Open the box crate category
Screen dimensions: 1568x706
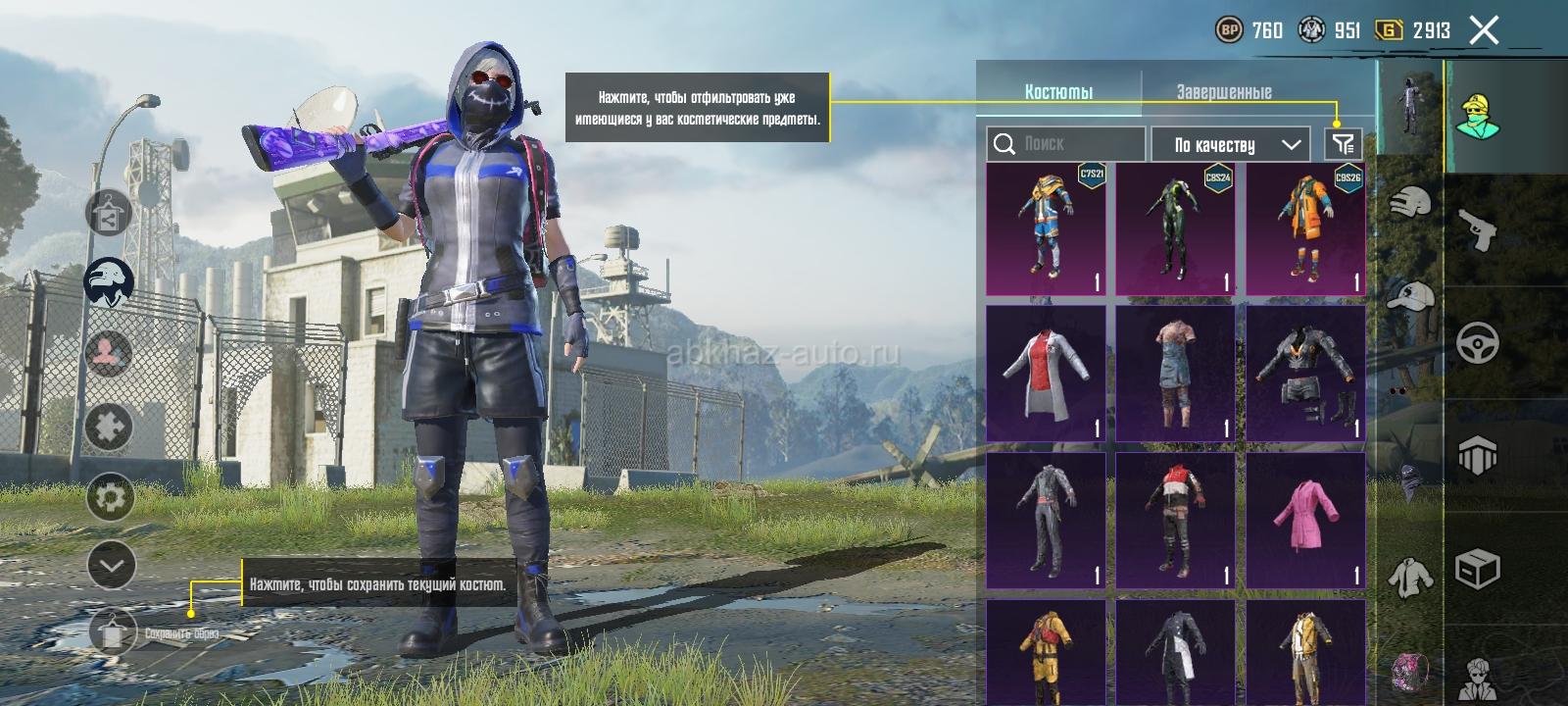coord(1479,569)
